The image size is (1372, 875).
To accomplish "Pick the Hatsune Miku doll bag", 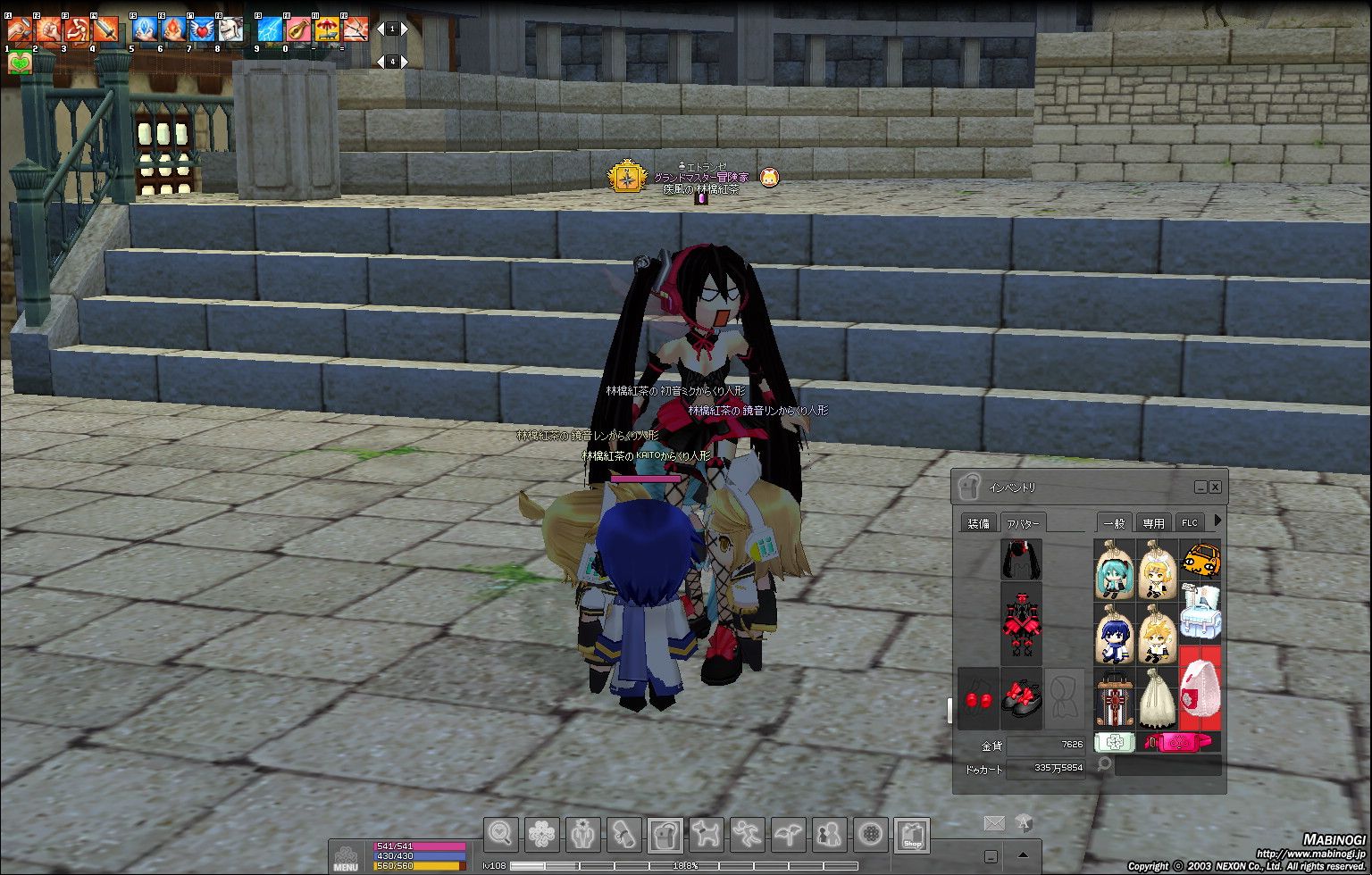I will click(x=1114, y=570).
